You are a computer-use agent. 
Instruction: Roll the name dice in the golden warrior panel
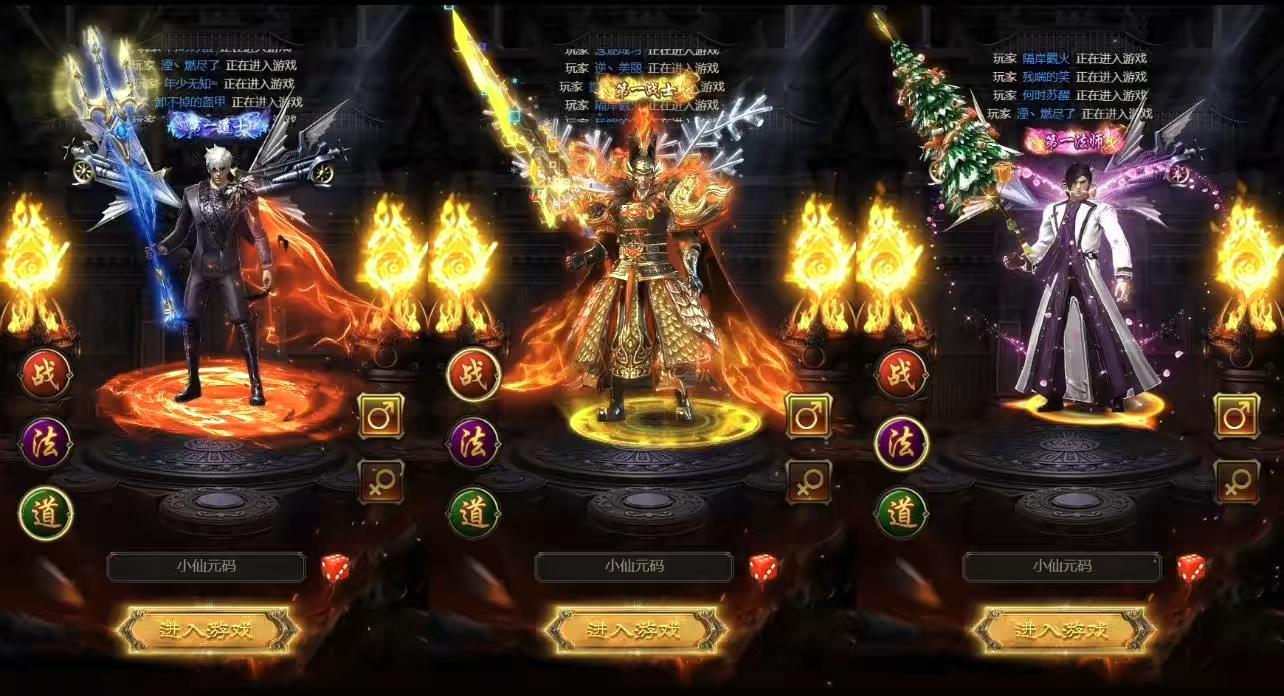[x=764, y=568]
